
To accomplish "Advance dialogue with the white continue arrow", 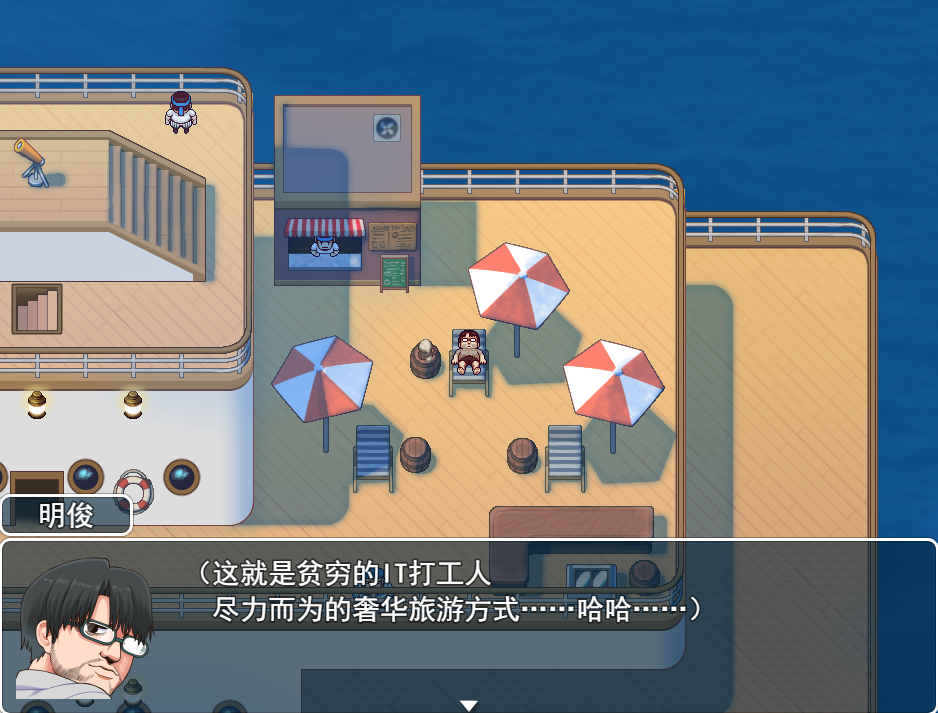I will point(468,705).
